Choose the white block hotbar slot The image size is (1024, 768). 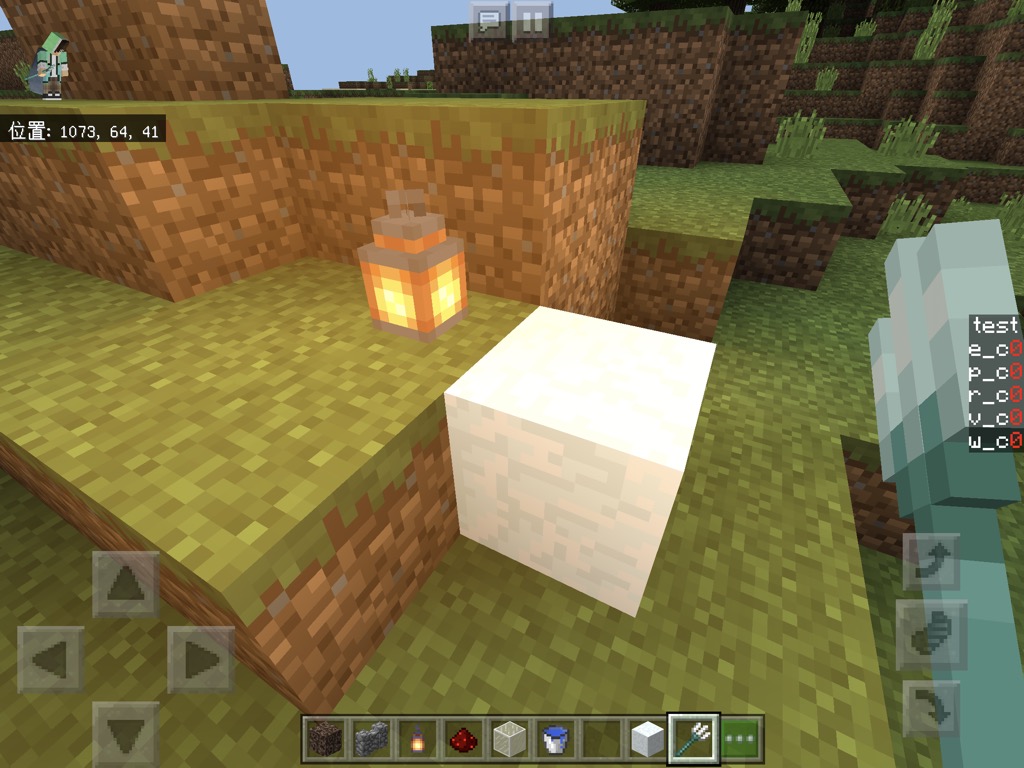pos(647,739)
